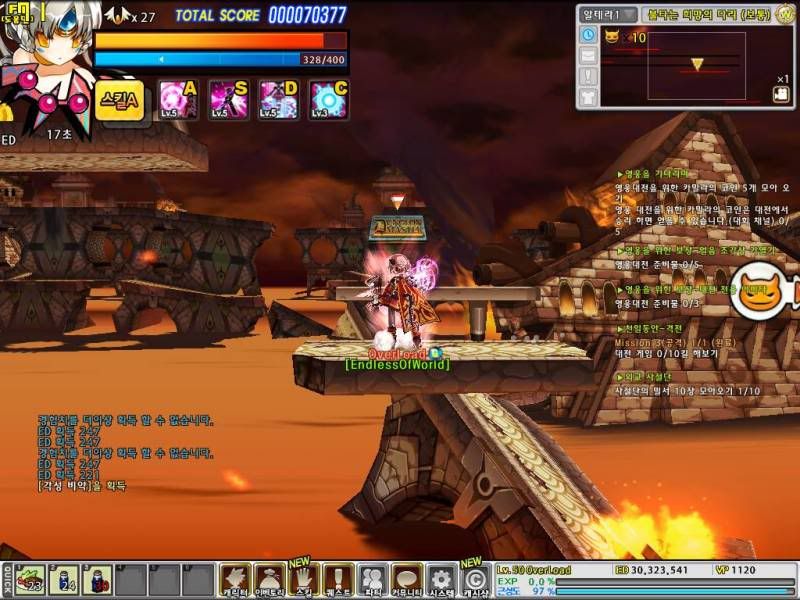This screenshot has width=800, height=600.
Task: Open the 시스템 system gear menu
Action: (x=441, y=580)
